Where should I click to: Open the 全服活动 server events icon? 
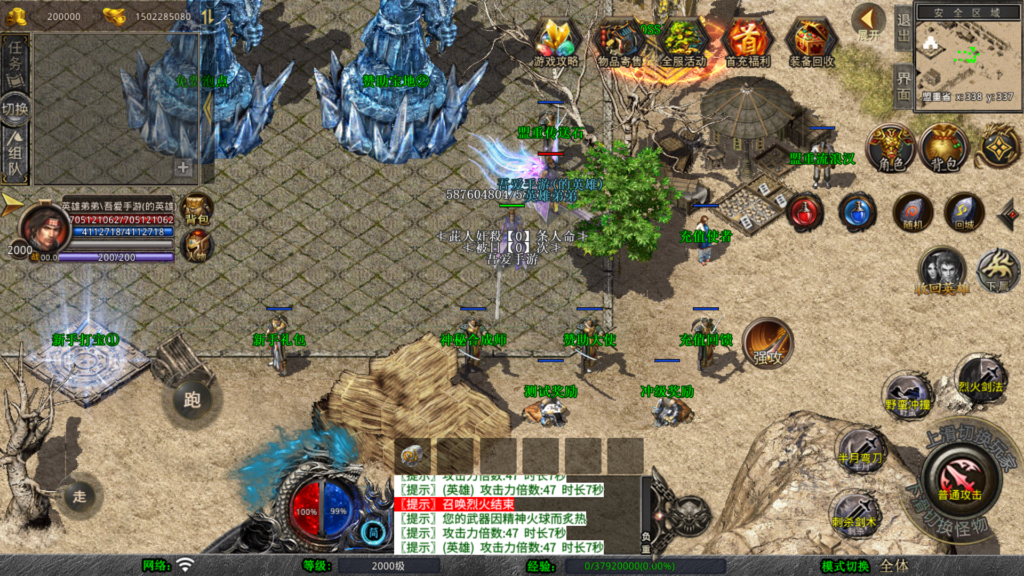(684, 40)
